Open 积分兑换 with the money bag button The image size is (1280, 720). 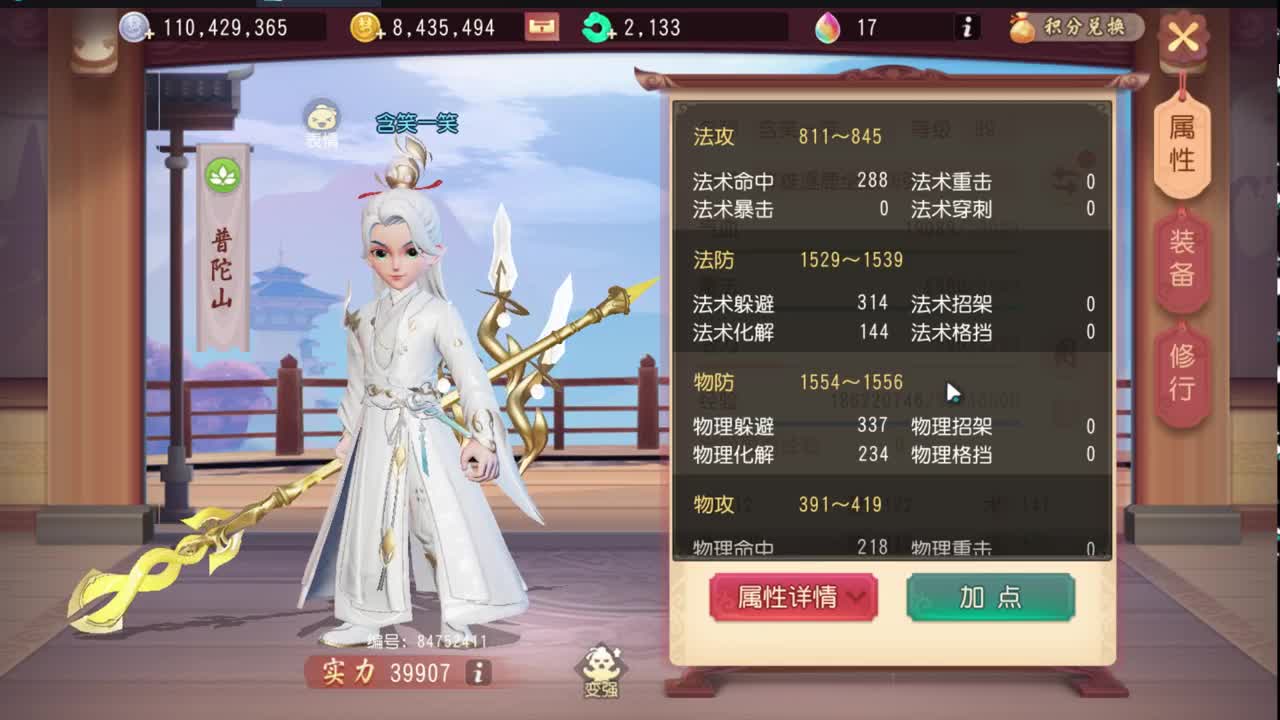click(x=1069, y=29)
